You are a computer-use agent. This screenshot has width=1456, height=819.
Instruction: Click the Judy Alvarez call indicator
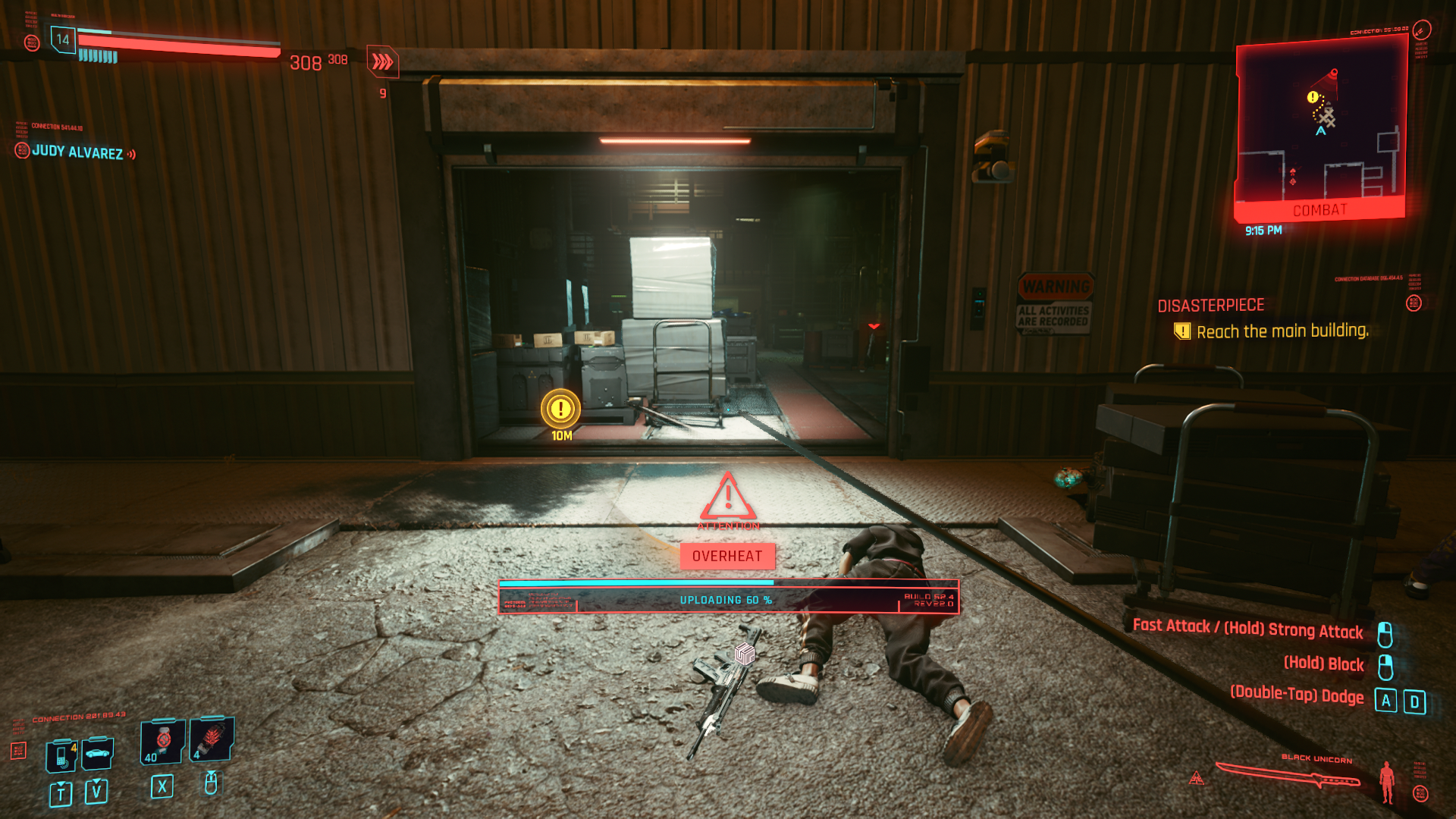(77, 152)
